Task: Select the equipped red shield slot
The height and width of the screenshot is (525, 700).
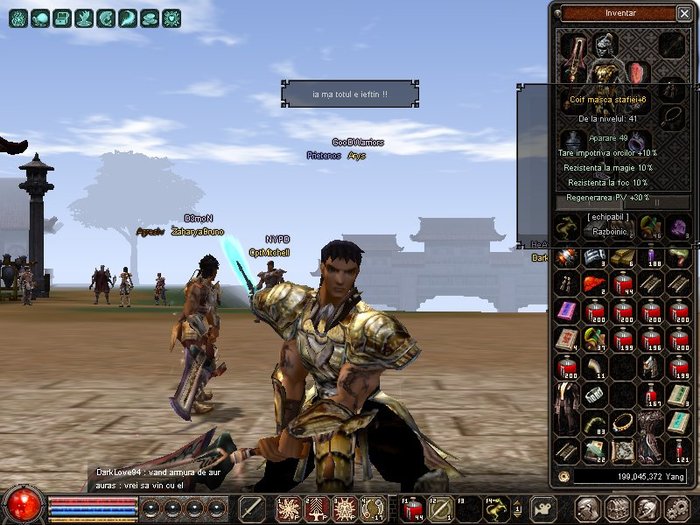Action: [x=637, y=73]
